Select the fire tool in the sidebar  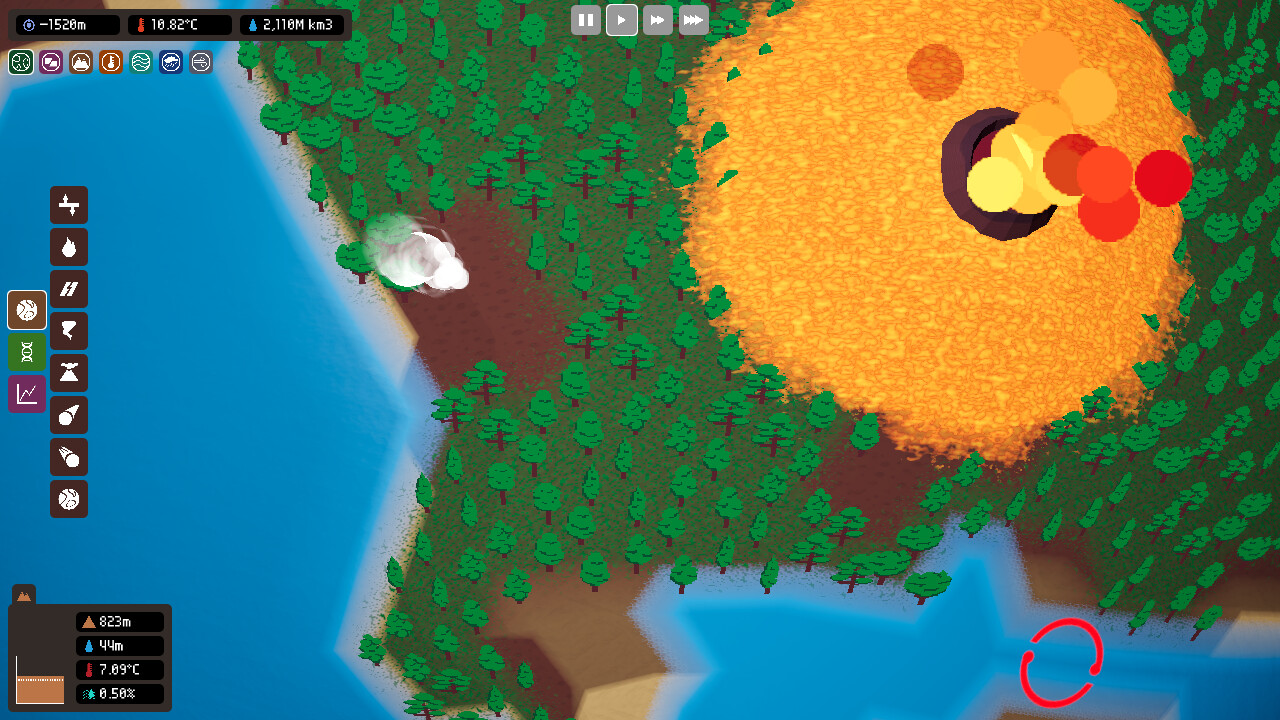[69, 247]
